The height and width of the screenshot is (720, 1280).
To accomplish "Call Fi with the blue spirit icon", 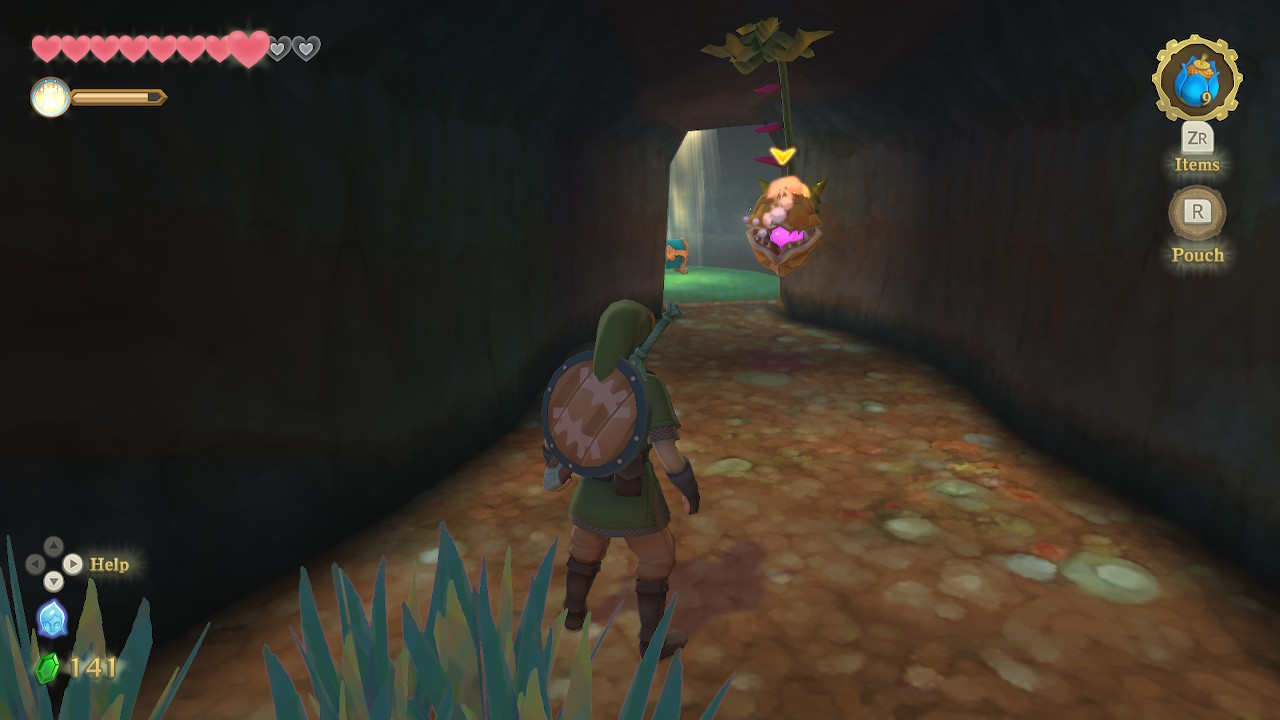I will 52,618.
